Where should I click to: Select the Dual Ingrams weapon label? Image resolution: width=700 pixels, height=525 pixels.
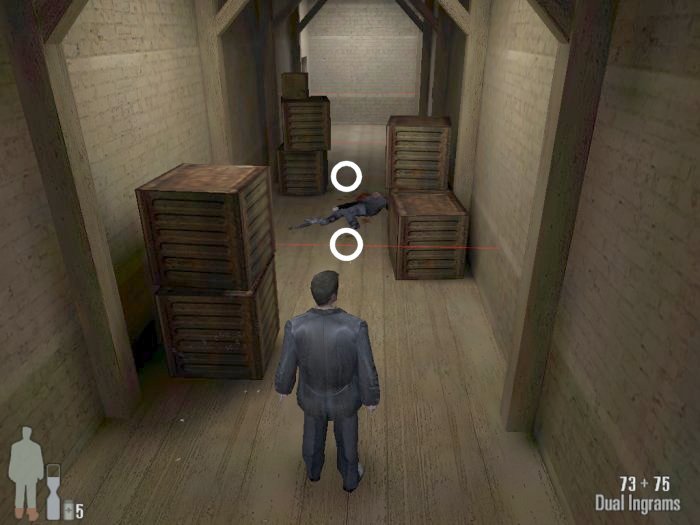(x=637, y=503)
